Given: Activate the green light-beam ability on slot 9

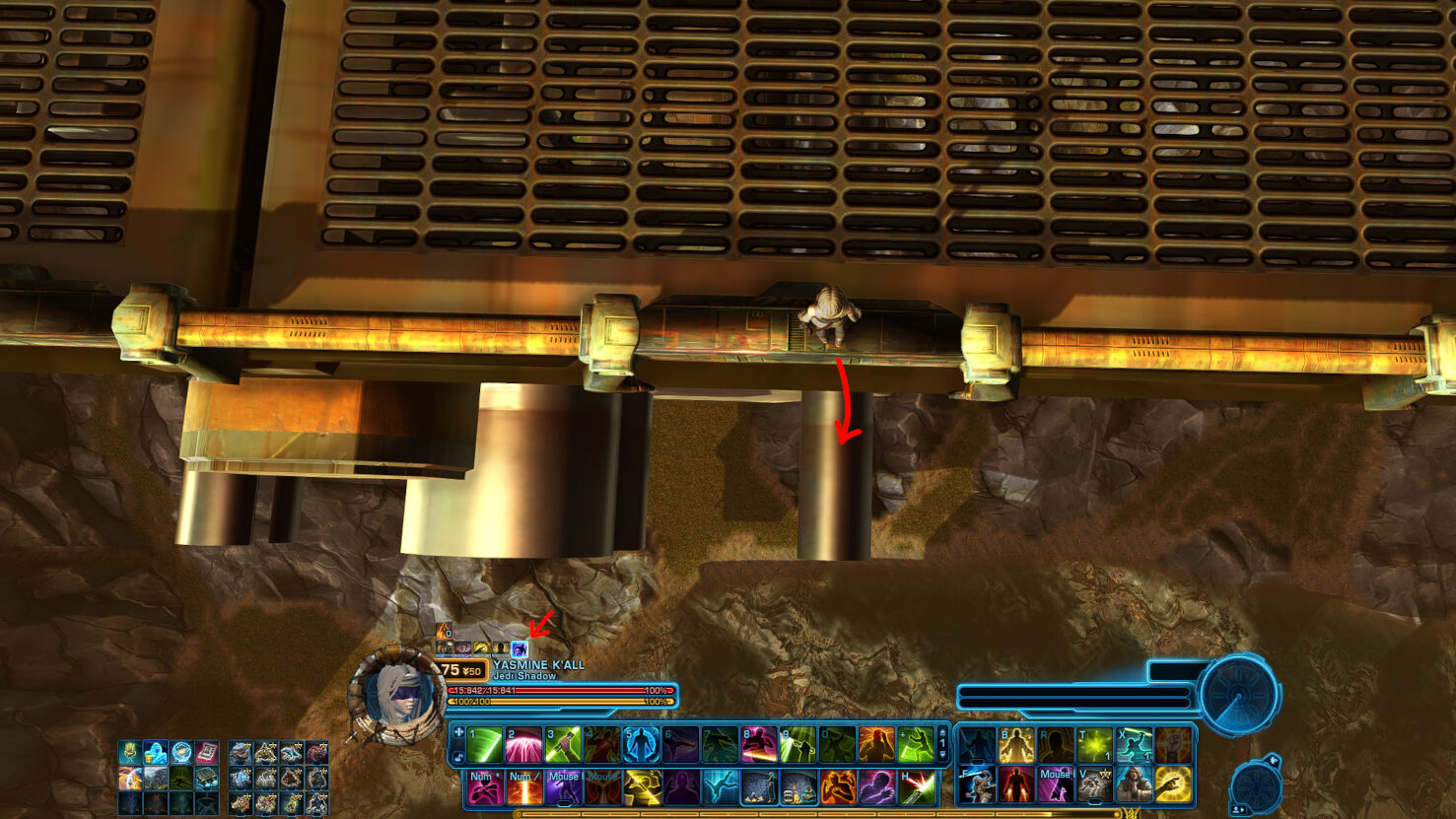Looking at the screenshot, I should (x=797, y=745).
